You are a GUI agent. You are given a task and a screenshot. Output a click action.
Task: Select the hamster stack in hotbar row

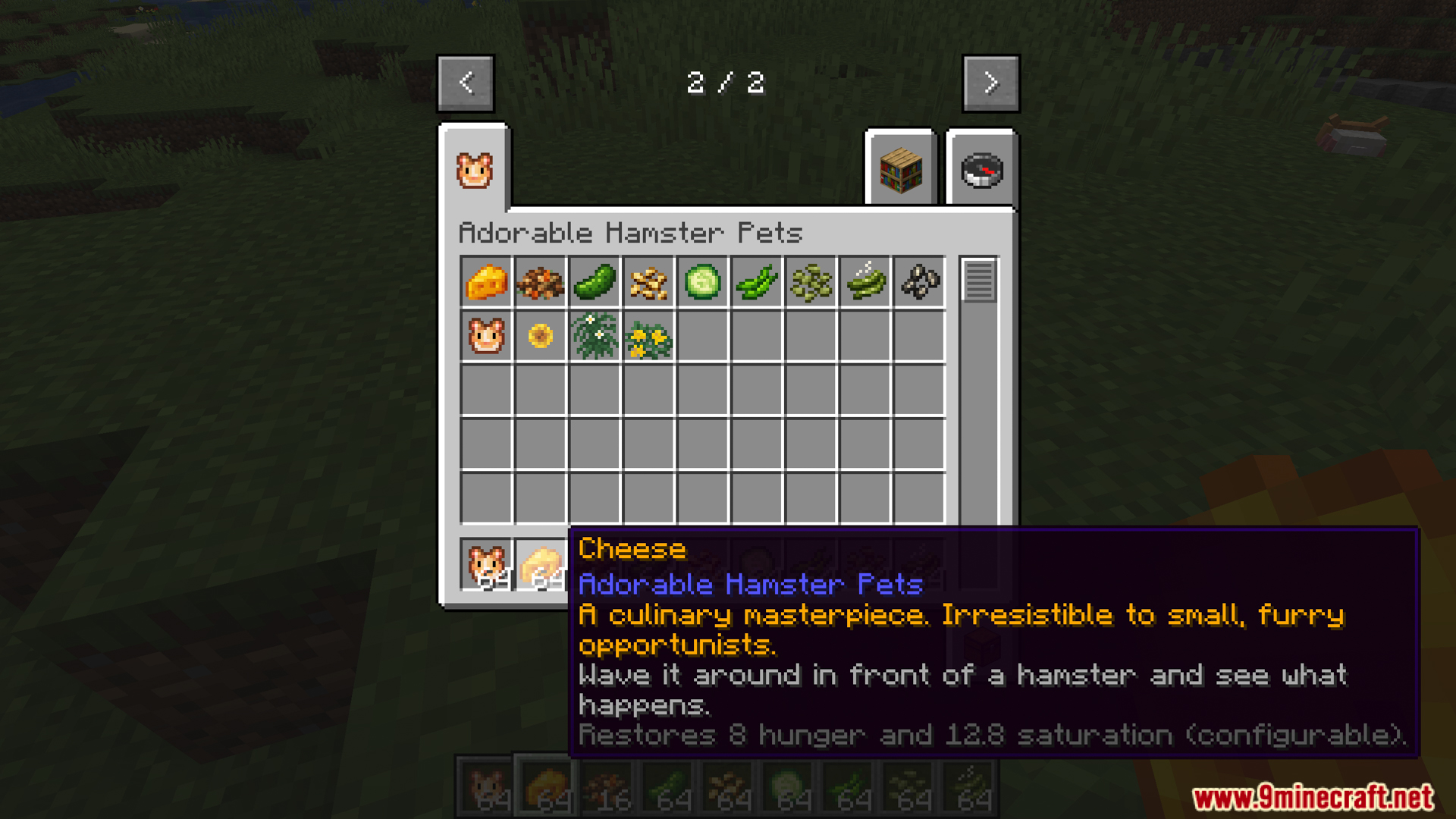pos(486,565)
